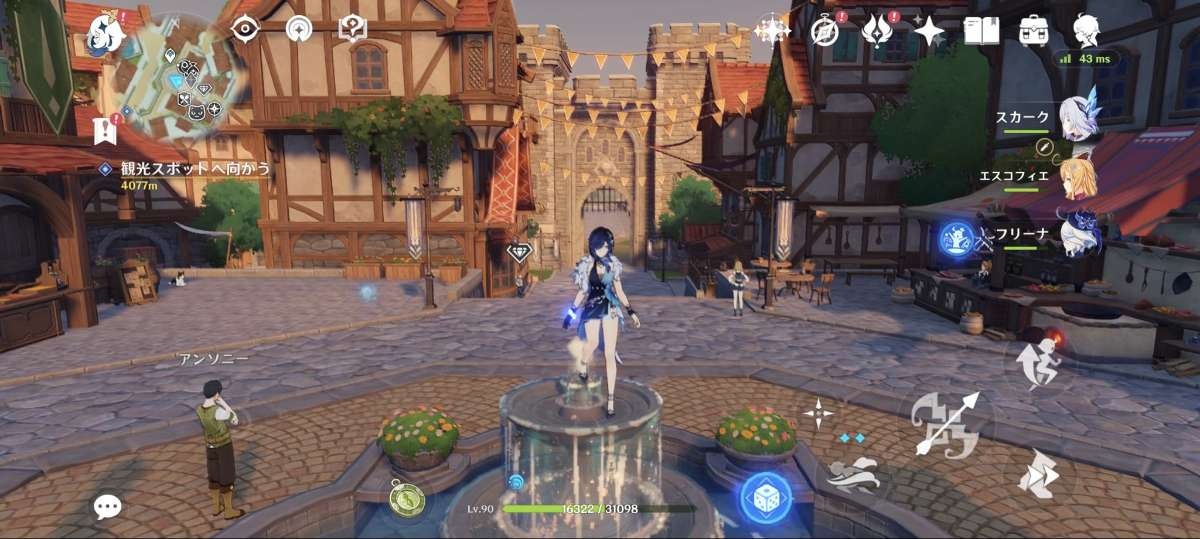1200x539 pixels.
Task: Switch to party member フリーナ
Action: (1078, 232)
